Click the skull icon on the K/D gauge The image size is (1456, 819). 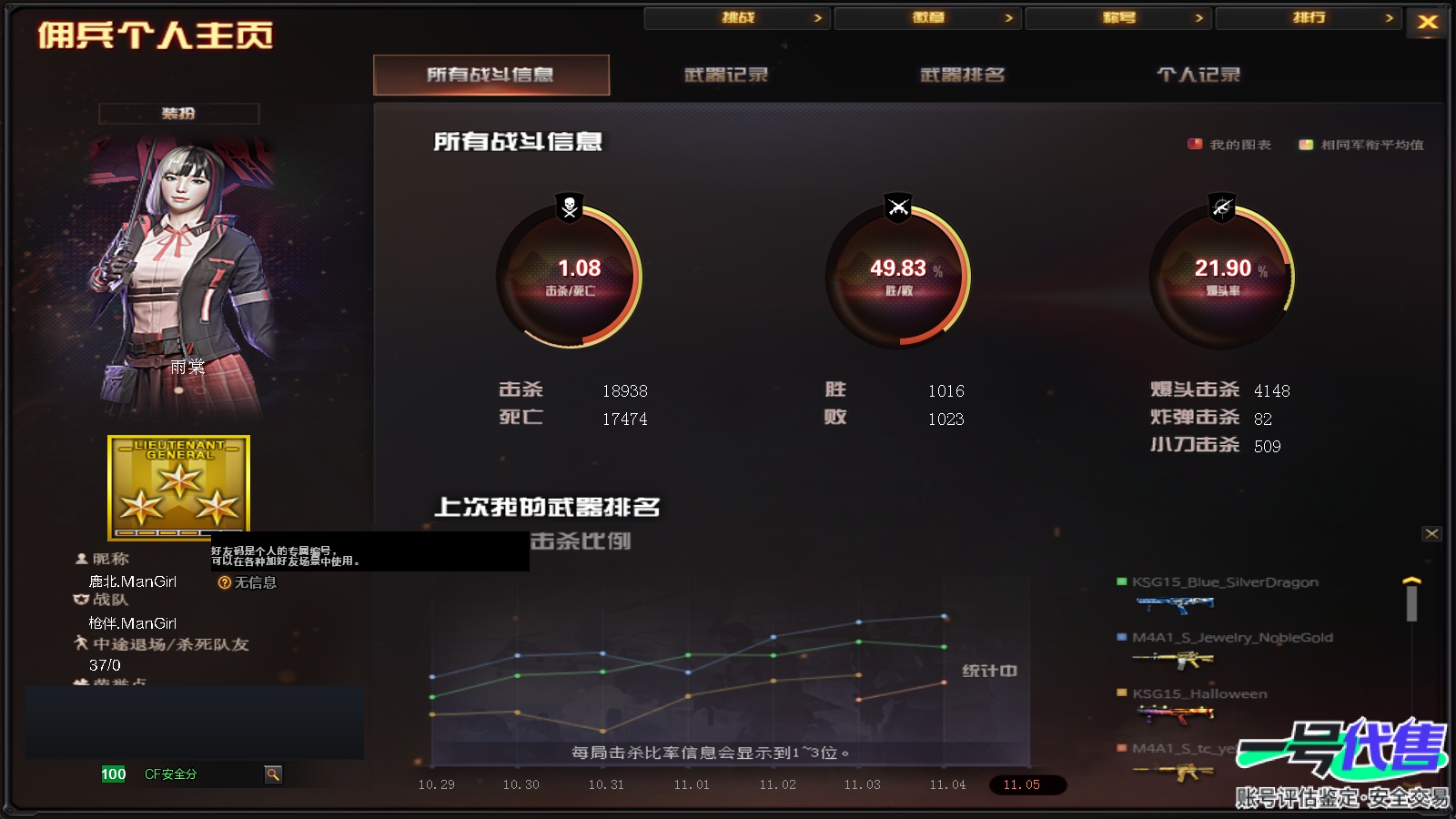click(567, 208)
